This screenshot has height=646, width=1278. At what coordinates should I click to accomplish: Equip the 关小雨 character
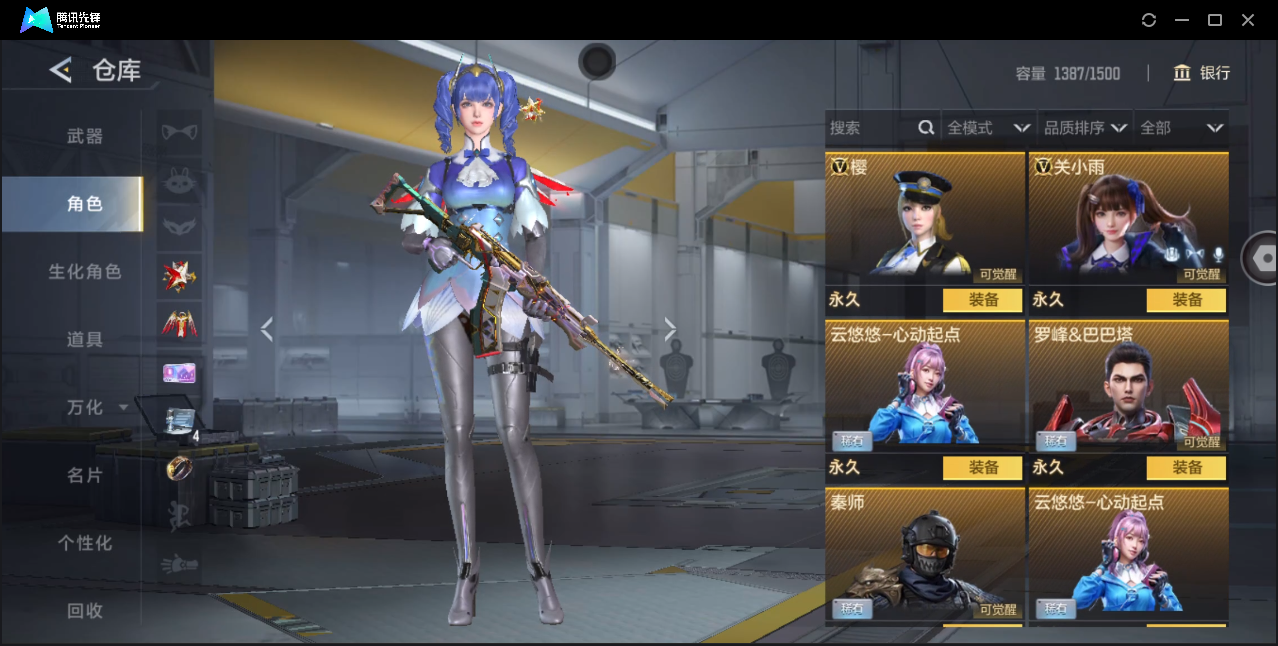click(1186, 300)
